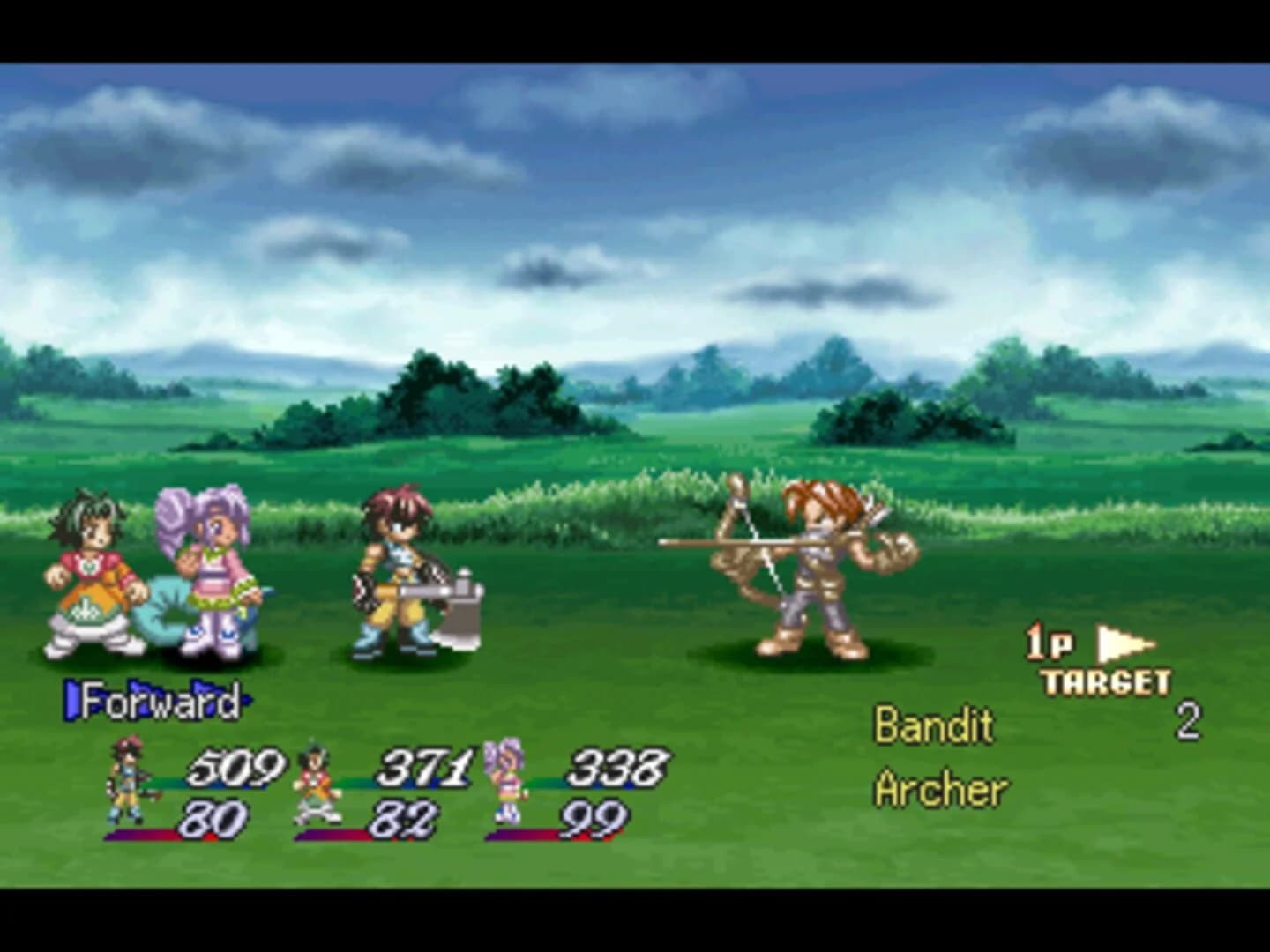
Task: Expand the Forward formation command
Action: click(159, 701)
